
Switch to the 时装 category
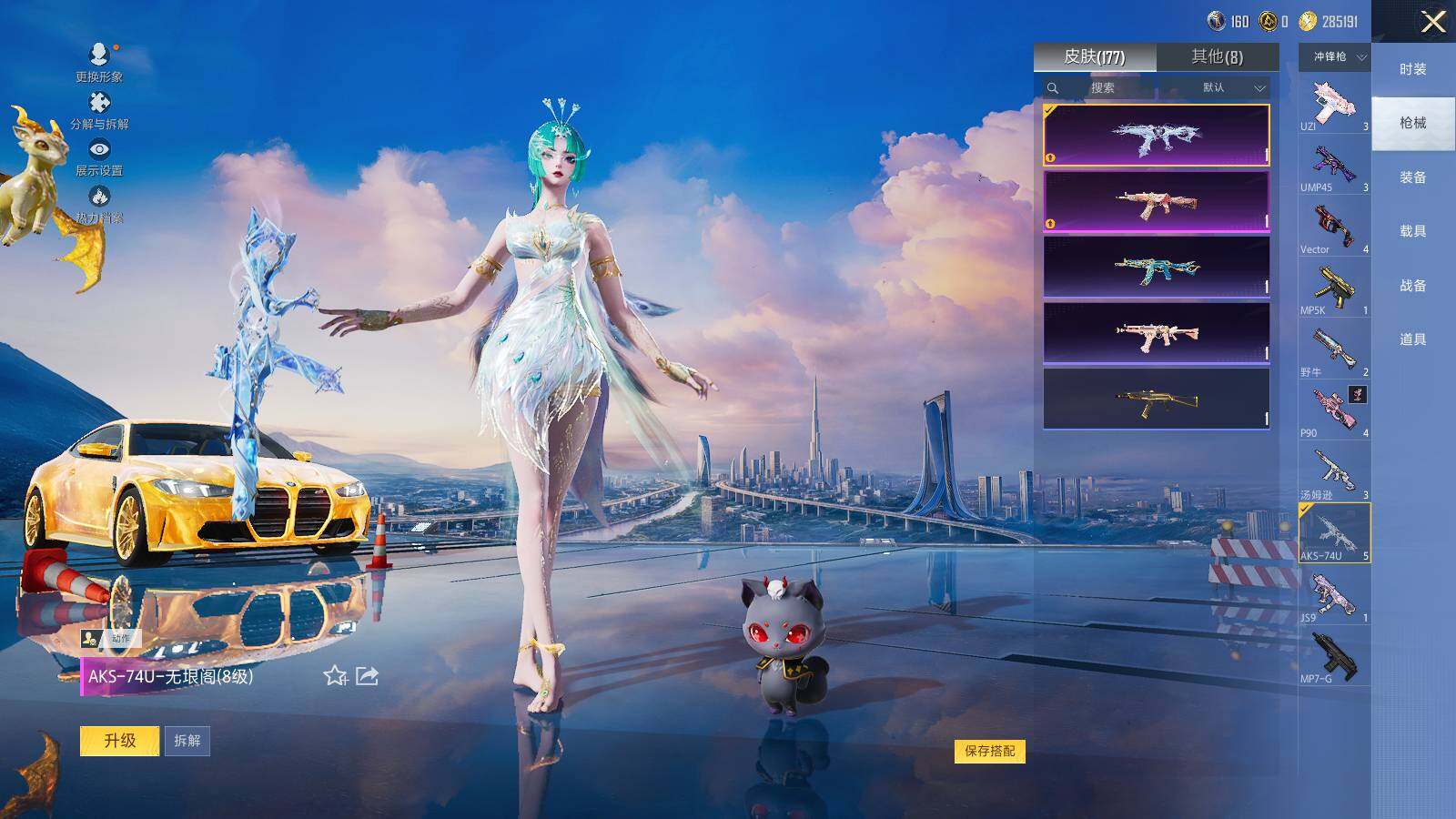tap(1412, 69)
